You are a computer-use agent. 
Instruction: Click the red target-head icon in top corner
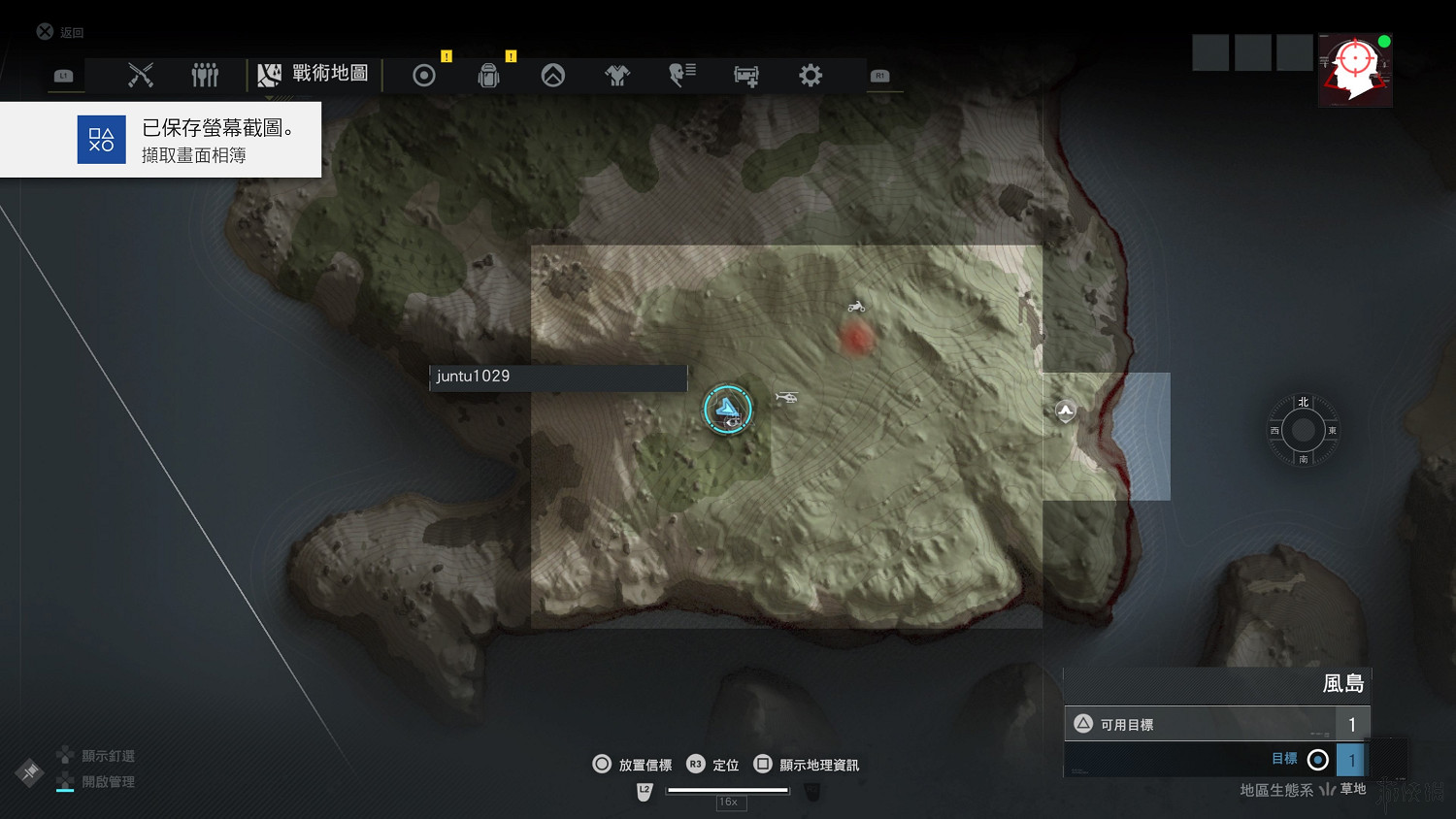point(1355,70)
